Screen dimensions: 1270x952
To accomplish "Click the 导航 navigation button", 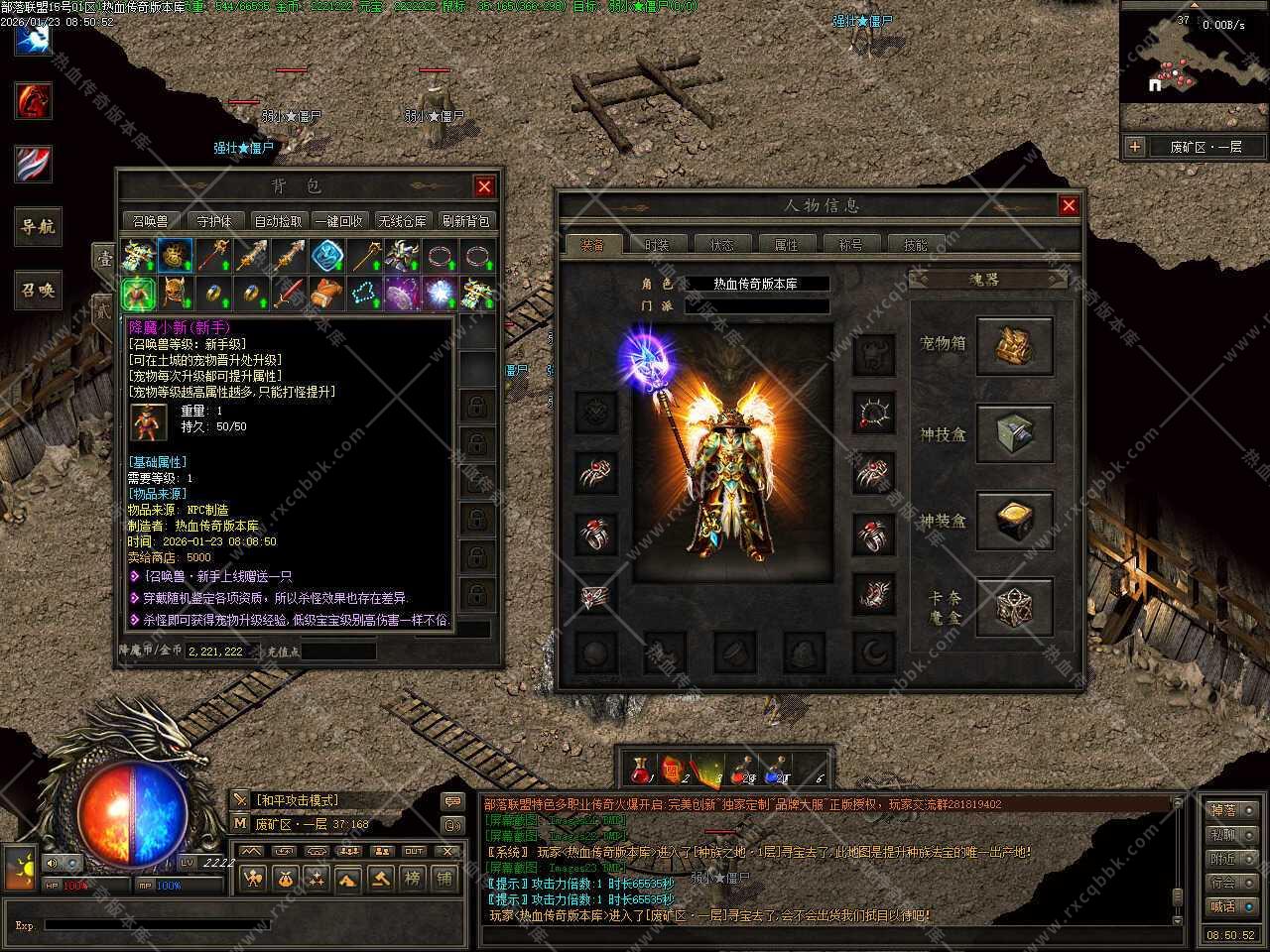I will pos(37,227).
